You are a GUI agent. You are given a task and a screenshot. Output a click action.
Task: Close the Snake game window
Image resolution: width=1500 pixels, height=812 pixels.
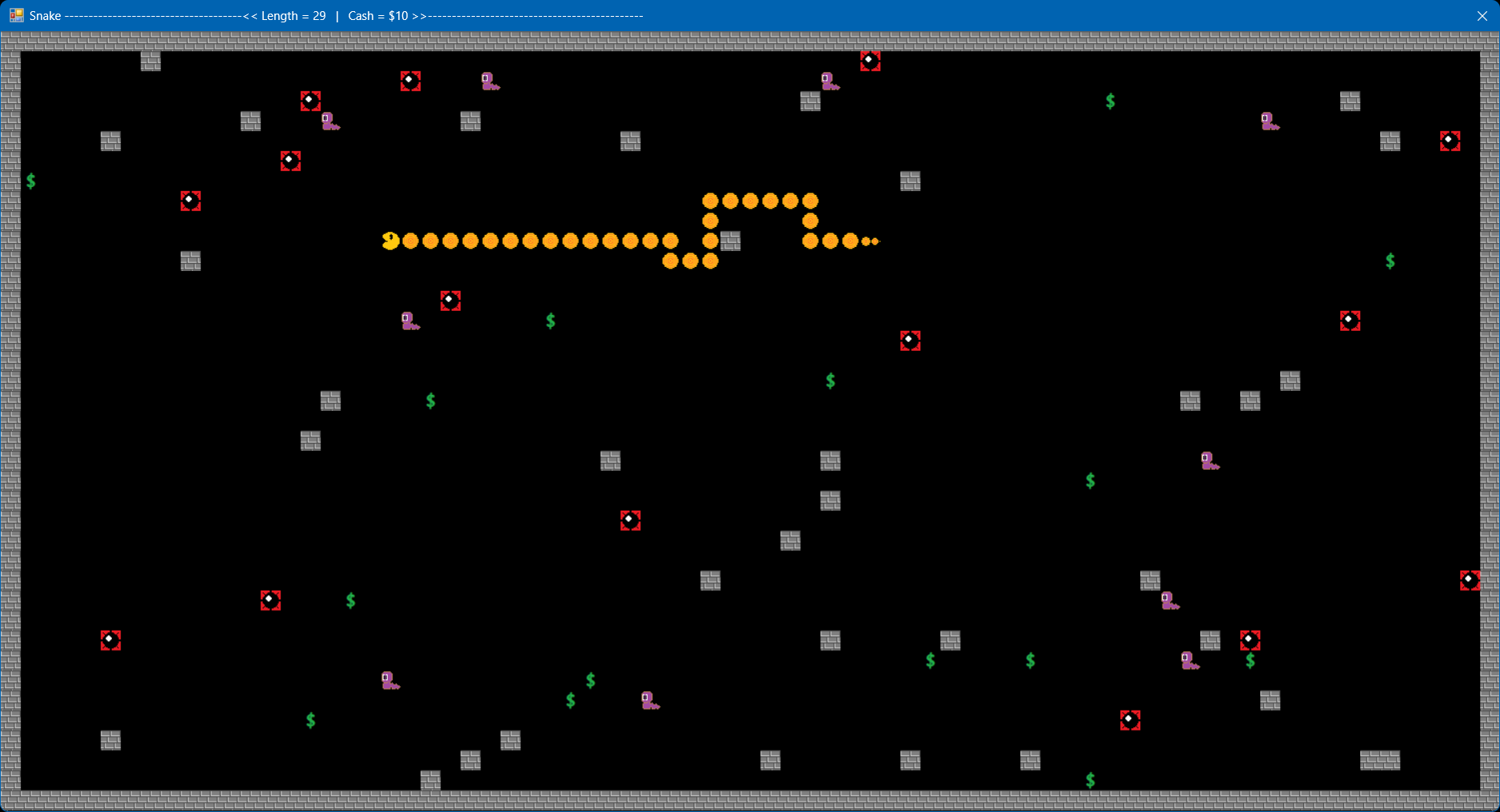click(x=1483, y=15)
